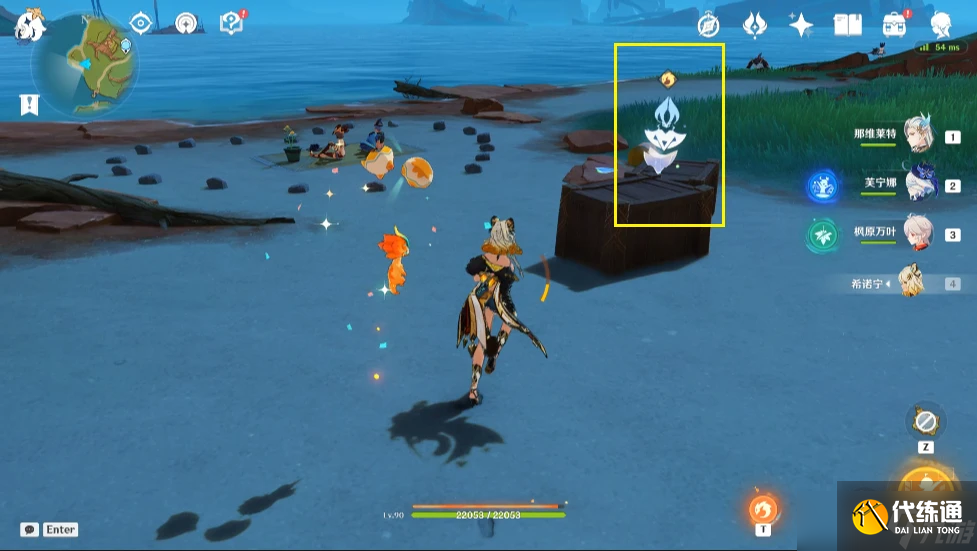The width and height of the screenshot is (977, 551).
Task: Open the tutorial question-mark book icon
Action: [x=231, y=23]
